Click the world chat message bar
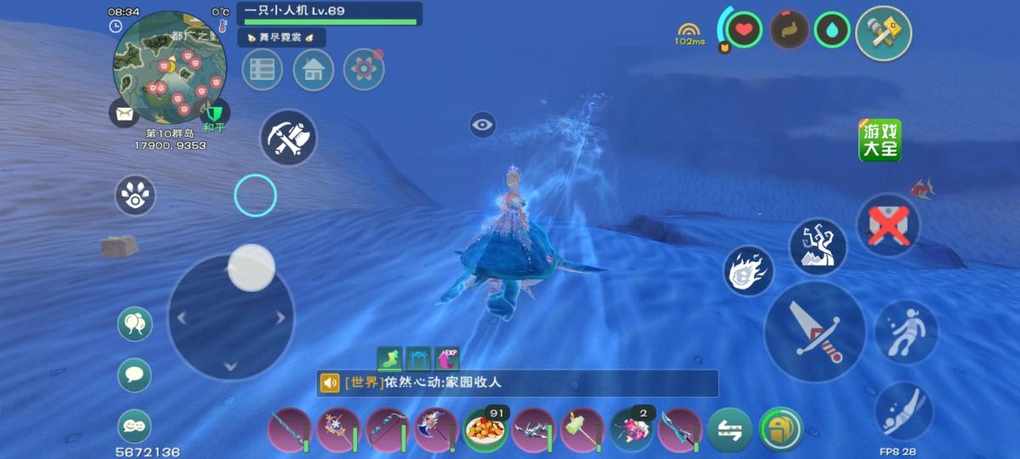 [x=518, y=383]
